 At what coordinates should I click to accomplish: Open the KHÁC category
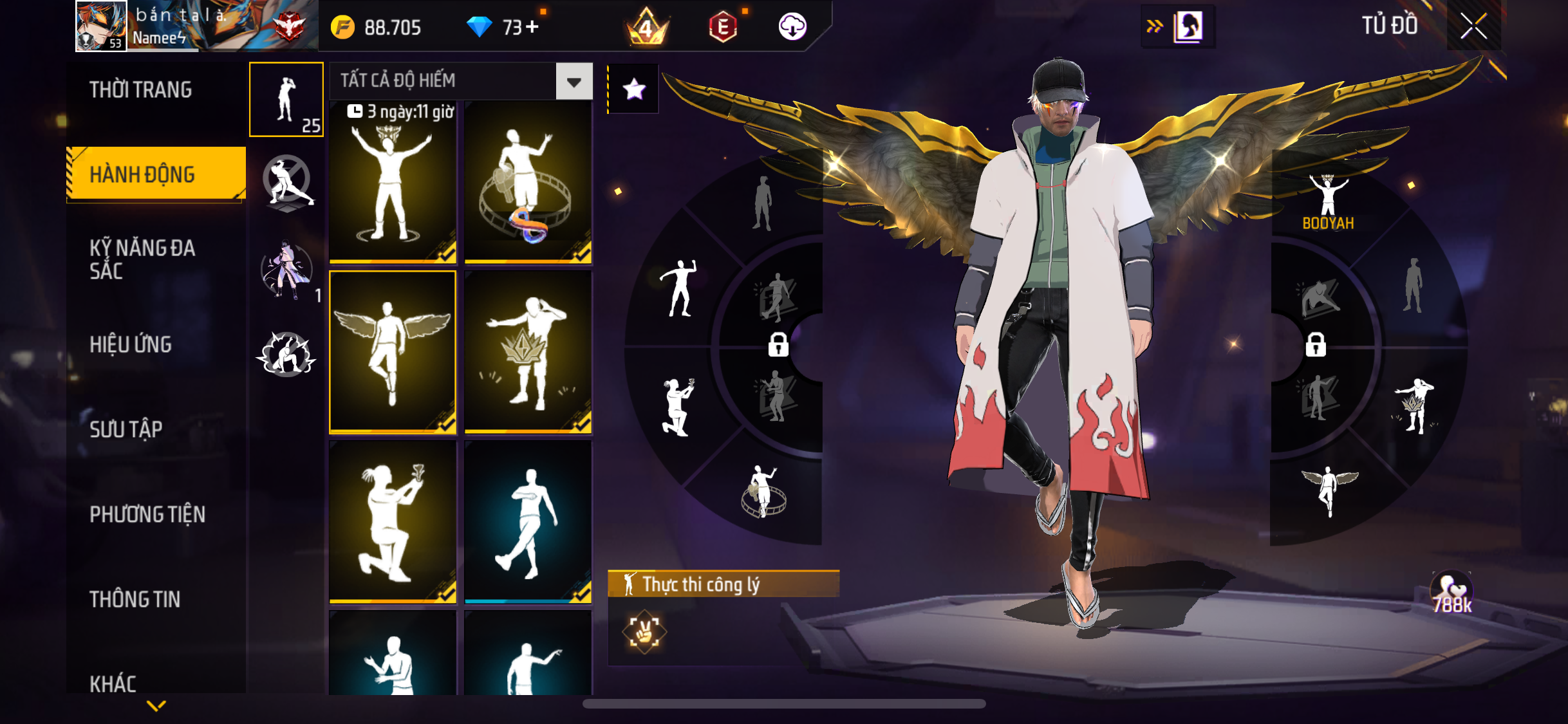click(113, 683)
